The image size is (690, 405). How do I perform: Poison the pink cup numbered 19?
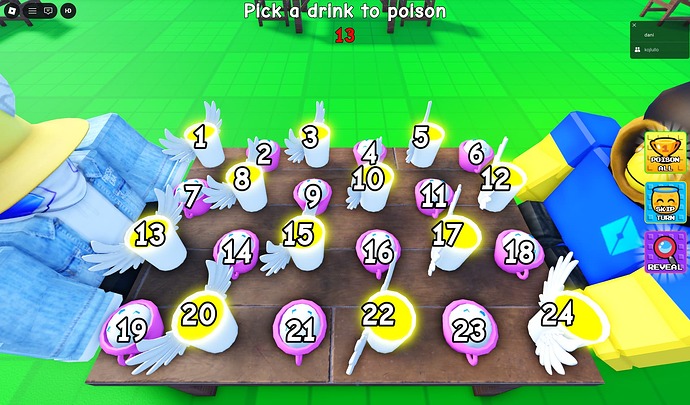pos(131,329)
